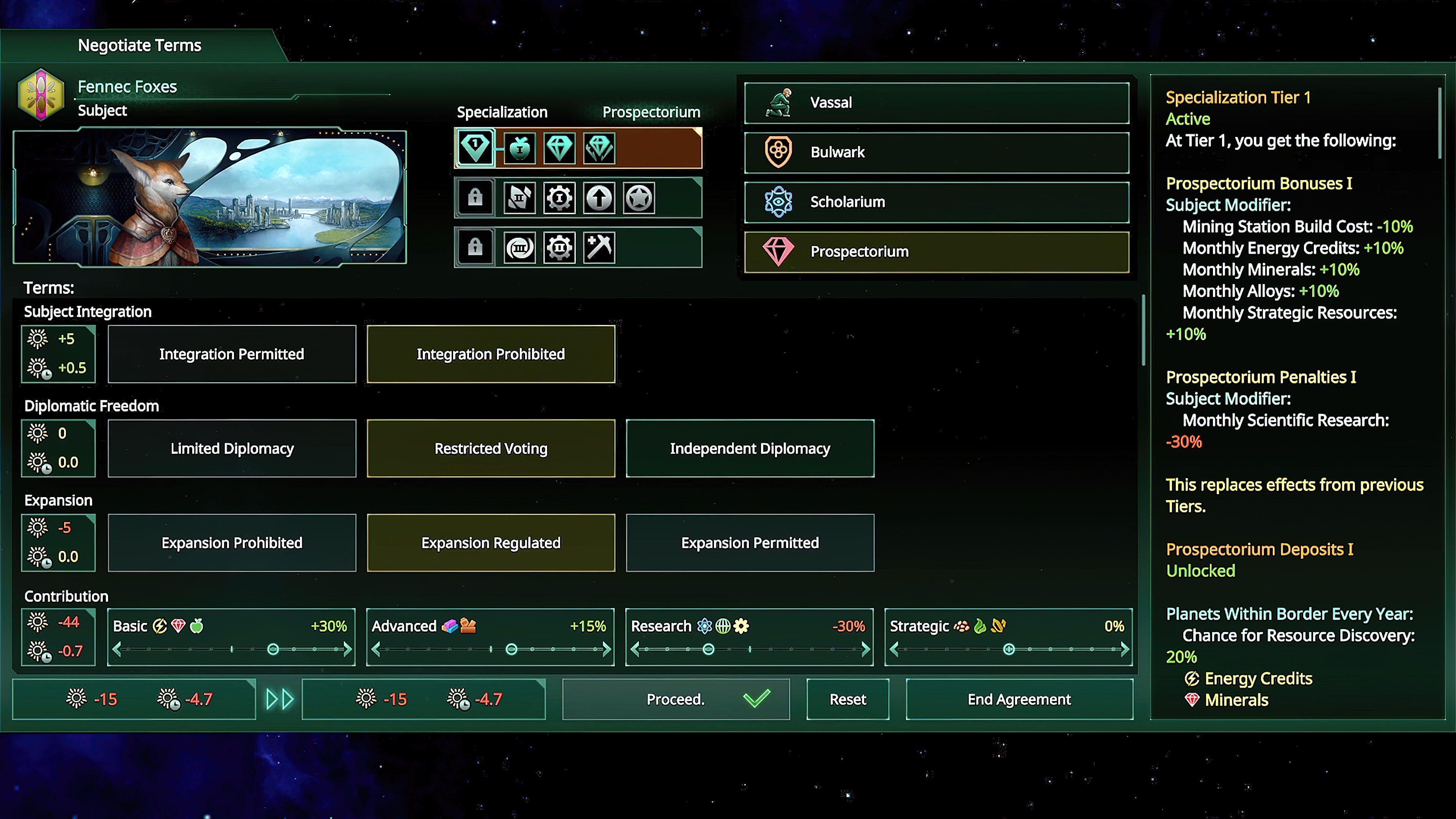Select the Integration Permitted option
Viewport: 1456px width, 819px height.
[x=231, y=354]
